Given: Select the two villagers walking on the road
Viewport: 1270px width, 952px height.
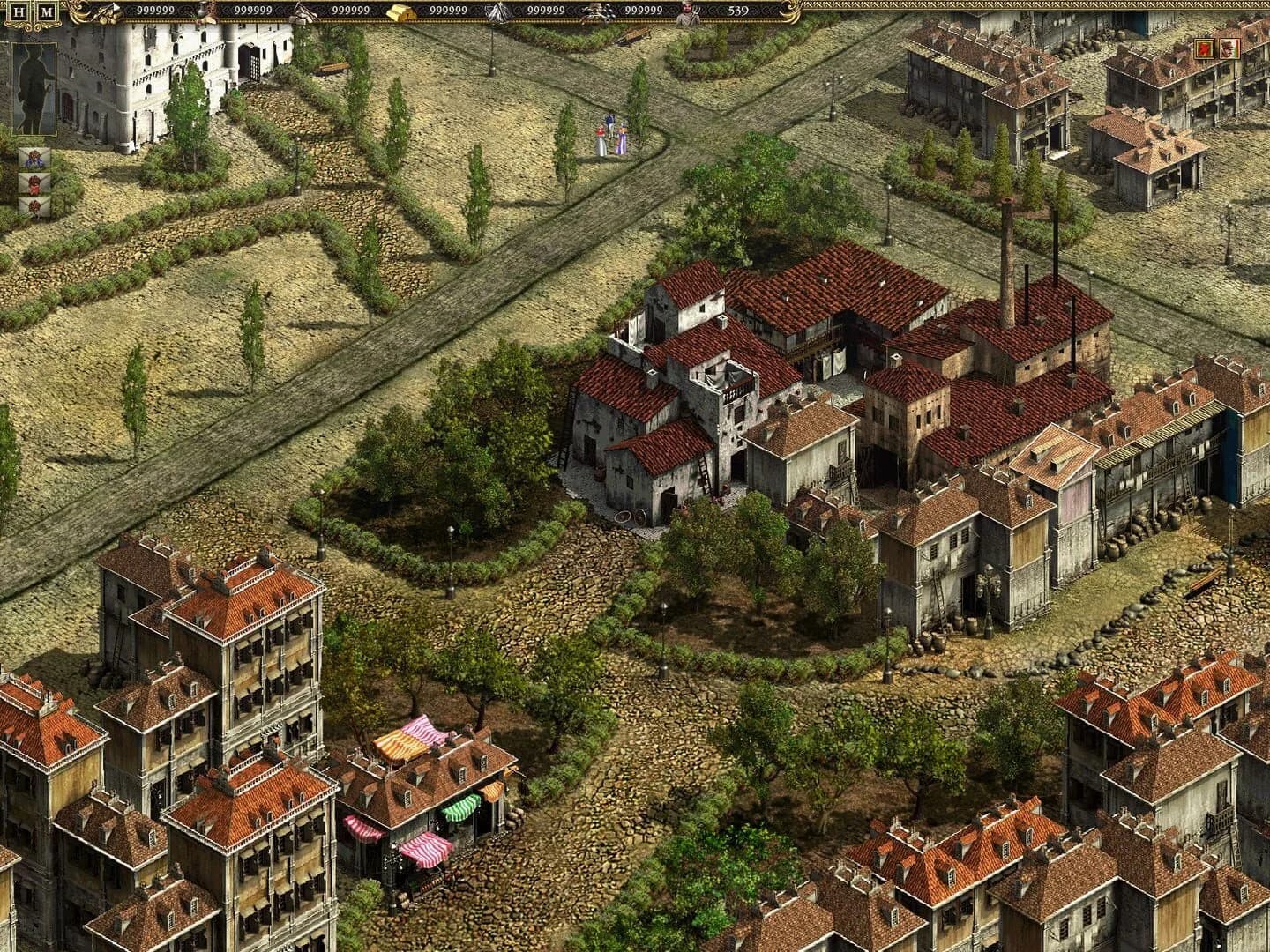Looking at the screenshot, I should point(611,137).
